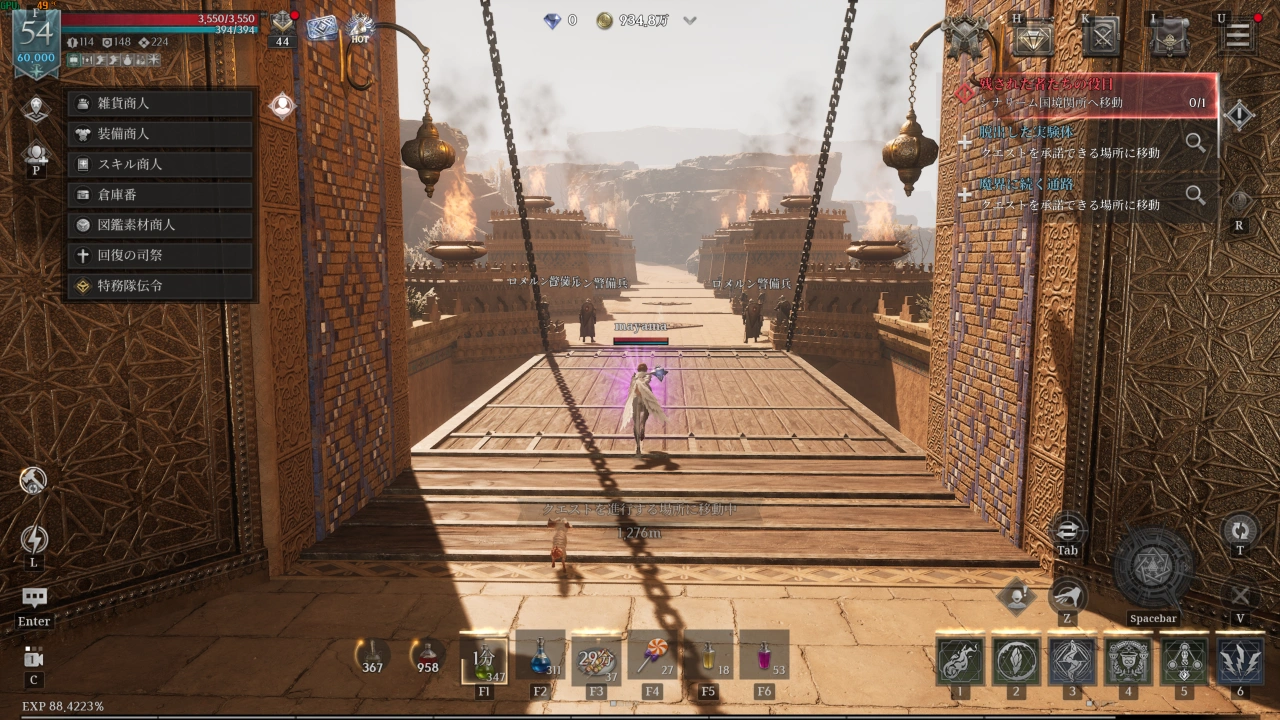The height and width of the screenshot is (720, 1280).
Task: Expand the currency dropdown arrow beside gold
Action: click(690, 20)
